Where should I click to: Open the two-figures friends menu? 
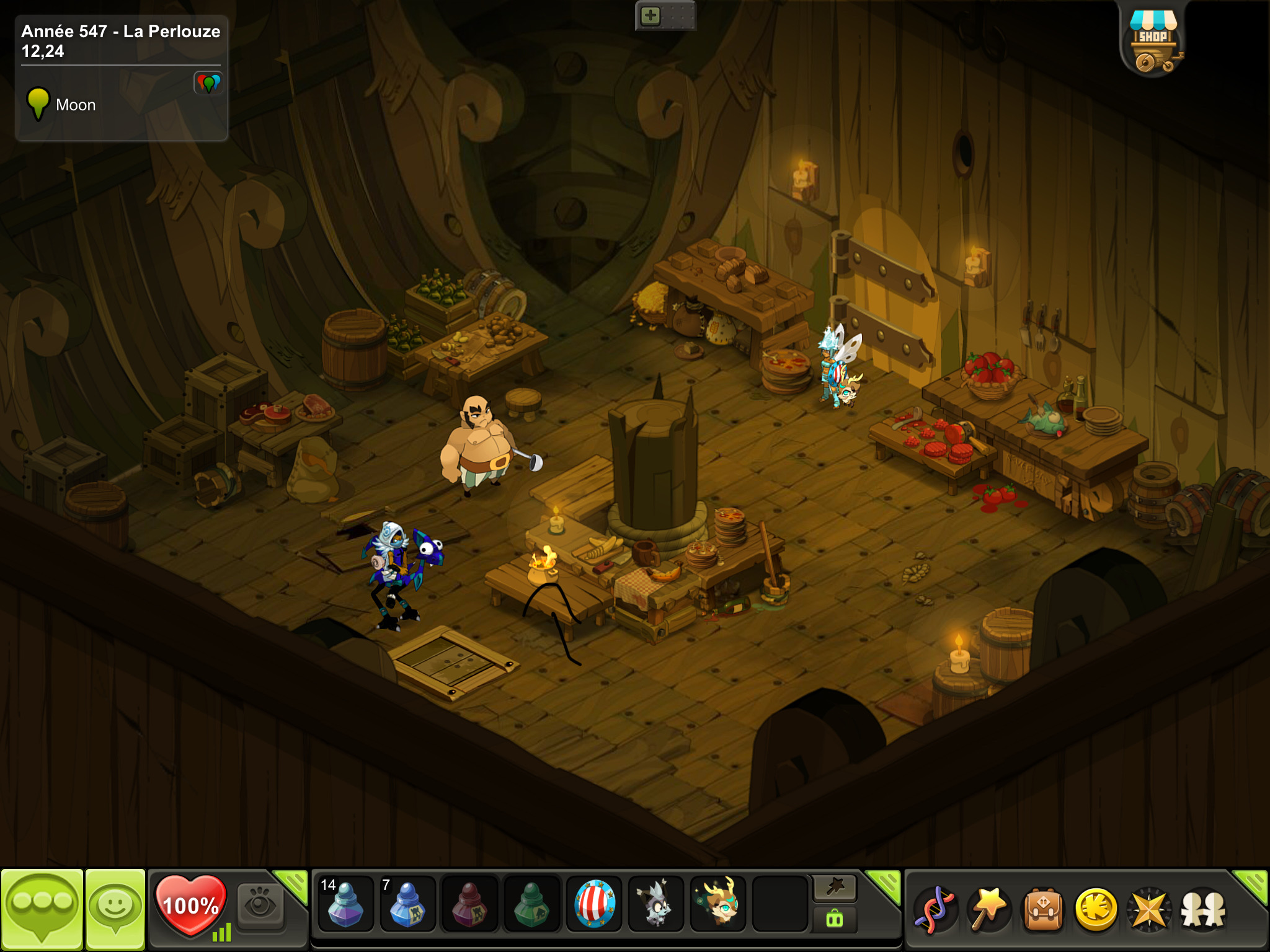click(x=1203, y=910)
